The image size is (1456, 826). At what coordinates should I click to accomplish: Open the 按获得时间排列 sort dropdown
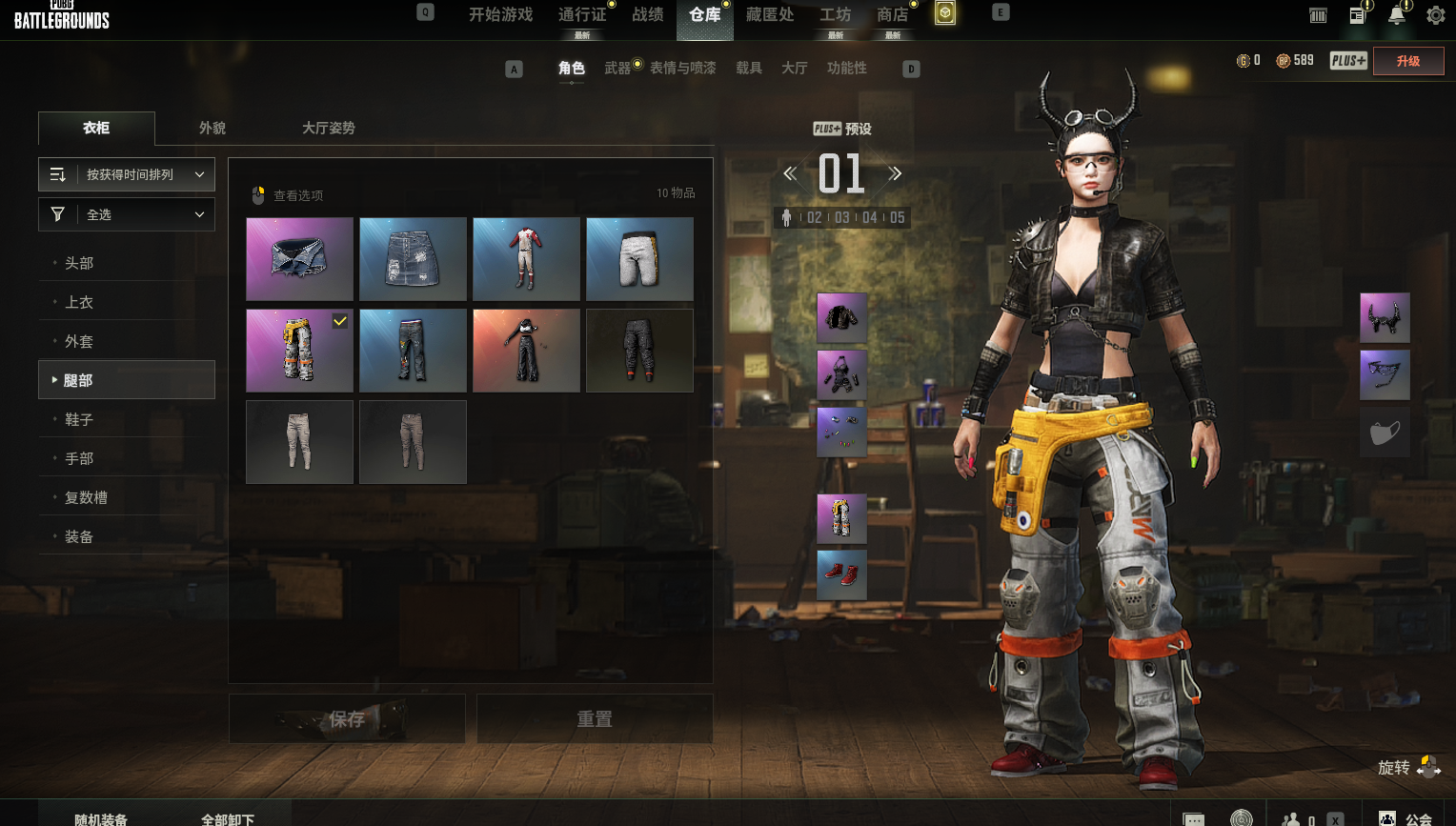point(127,175)
